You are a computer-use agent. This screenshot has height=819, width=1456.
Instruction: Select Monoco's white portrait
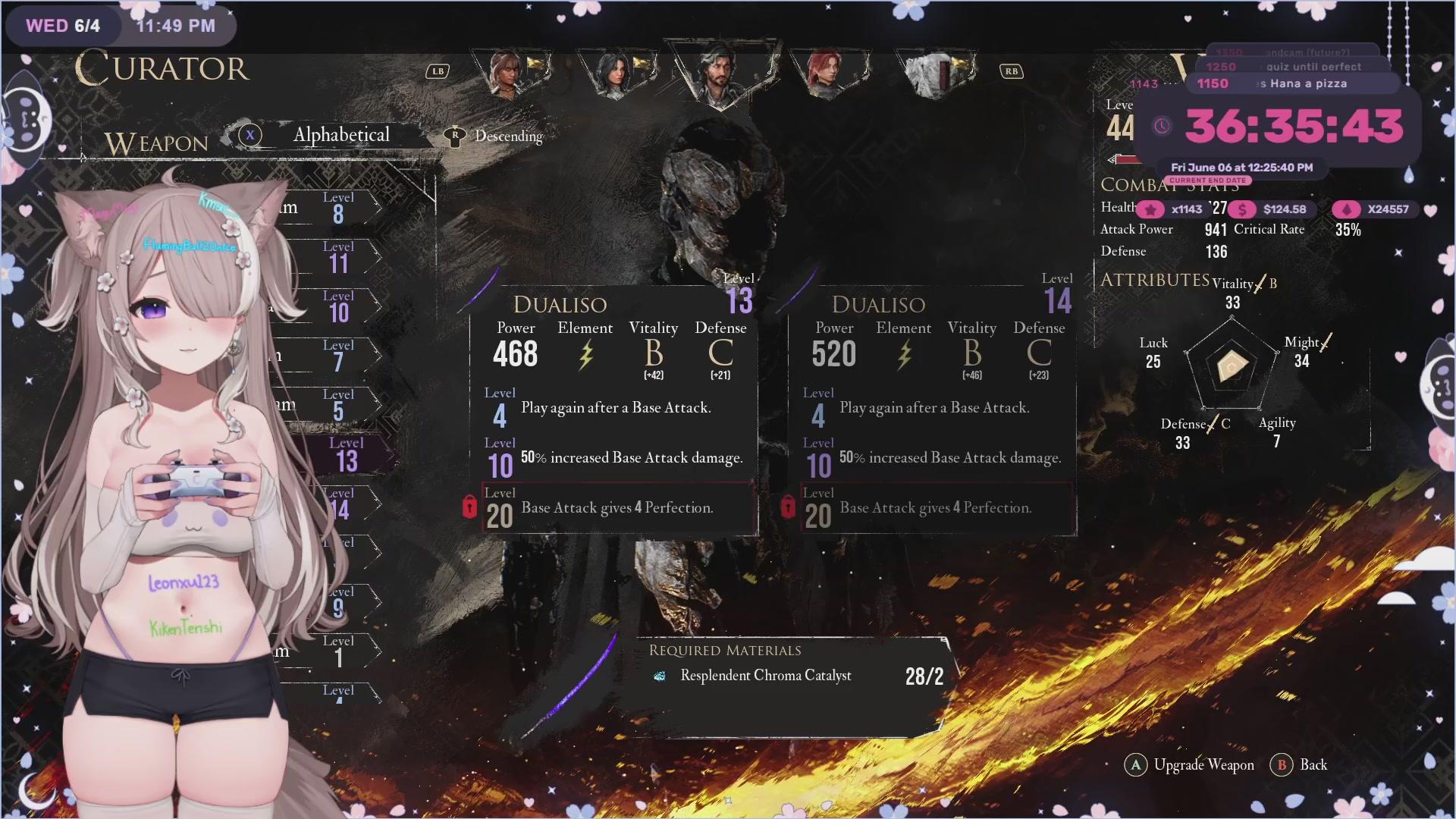[932, 74]
